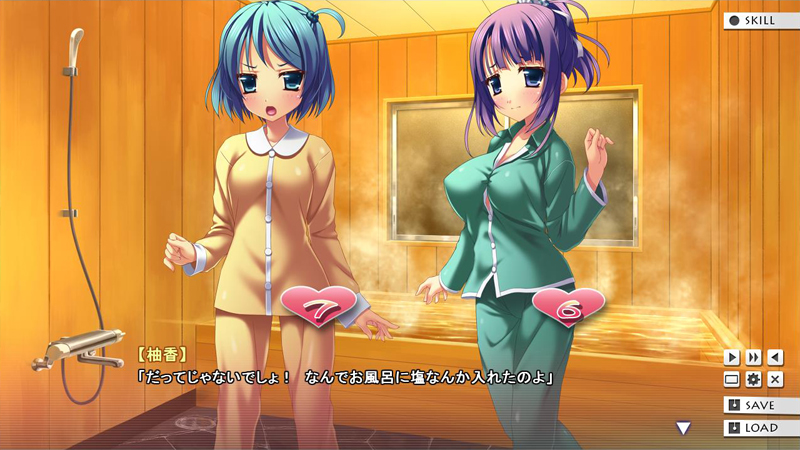Image resolution: width=800 pixels, height=450 pixels.
Task: Click the pink heart showing 6
Action: coord(568,308)
